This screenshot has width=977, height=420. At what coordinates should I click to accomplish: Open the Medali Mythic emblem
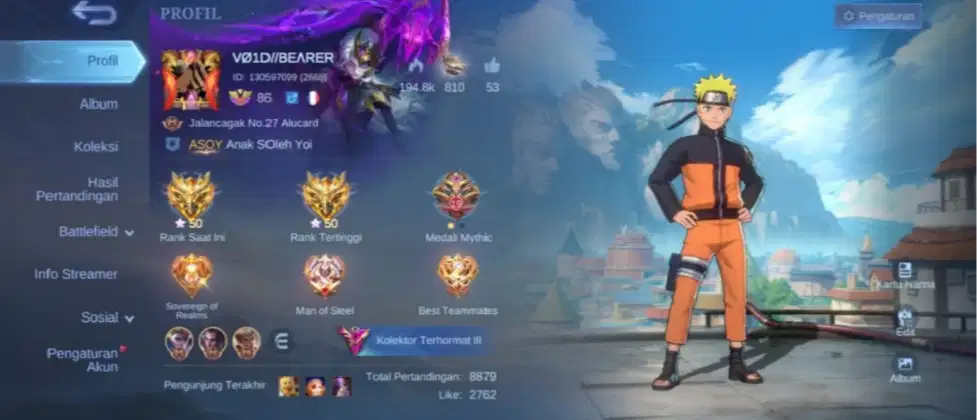point(455,196)
